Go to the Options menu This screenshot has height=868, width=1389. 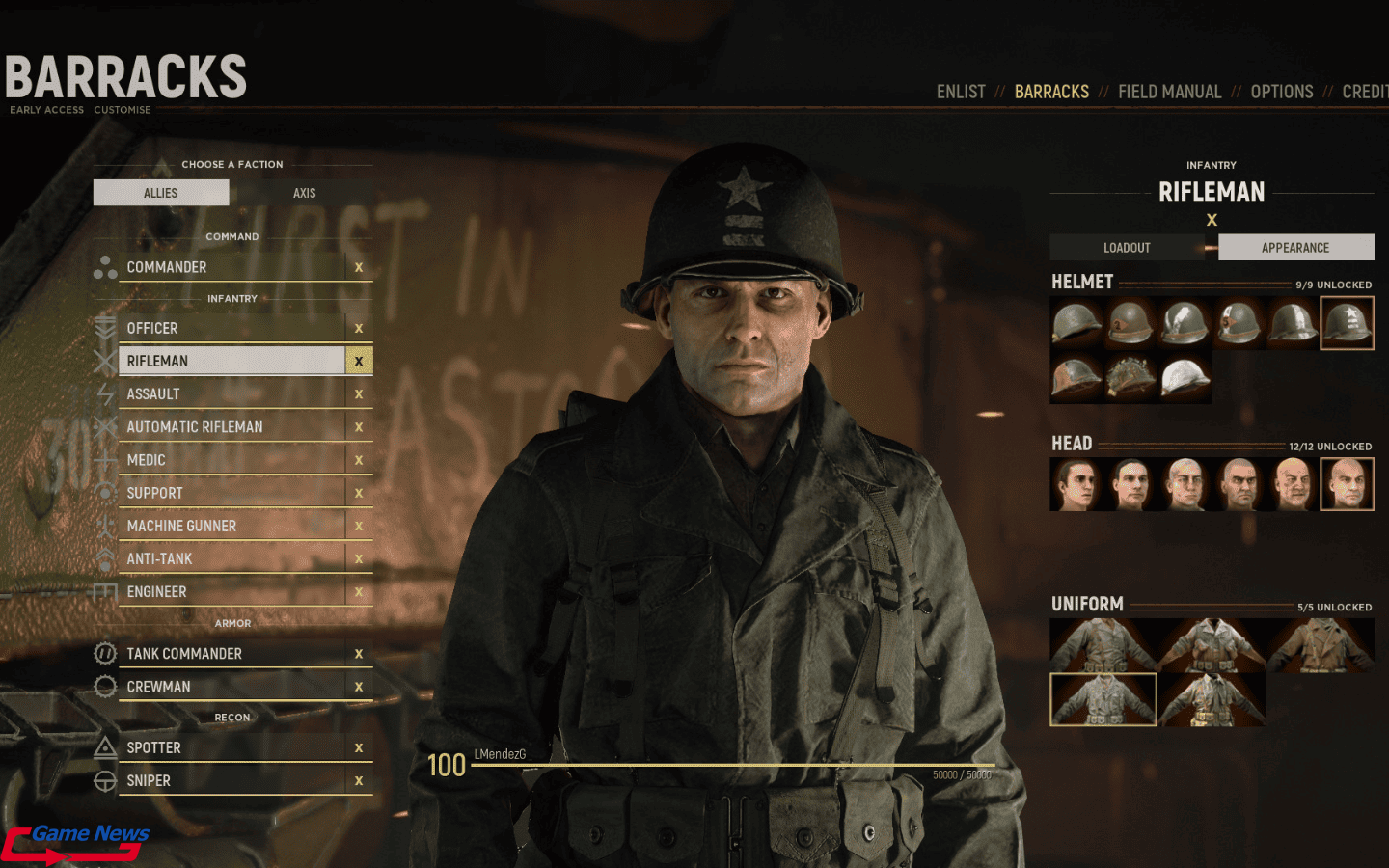point(1281,92)
